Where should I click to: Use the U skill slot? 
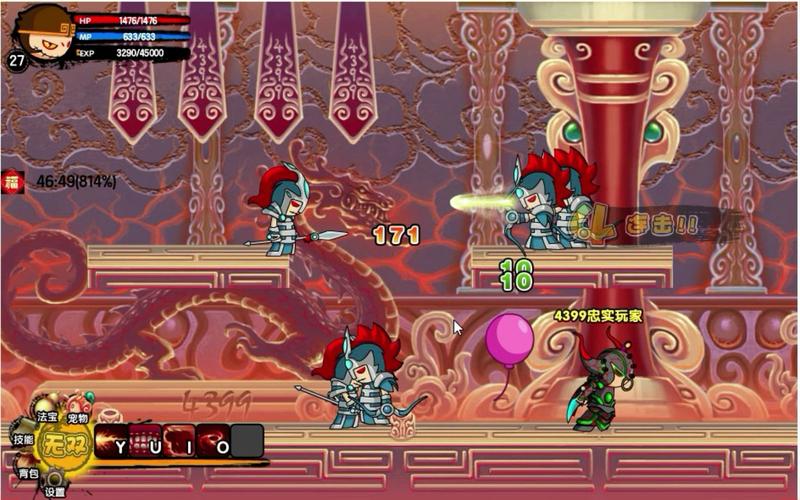pyautogui.click(x=147, y=443)
